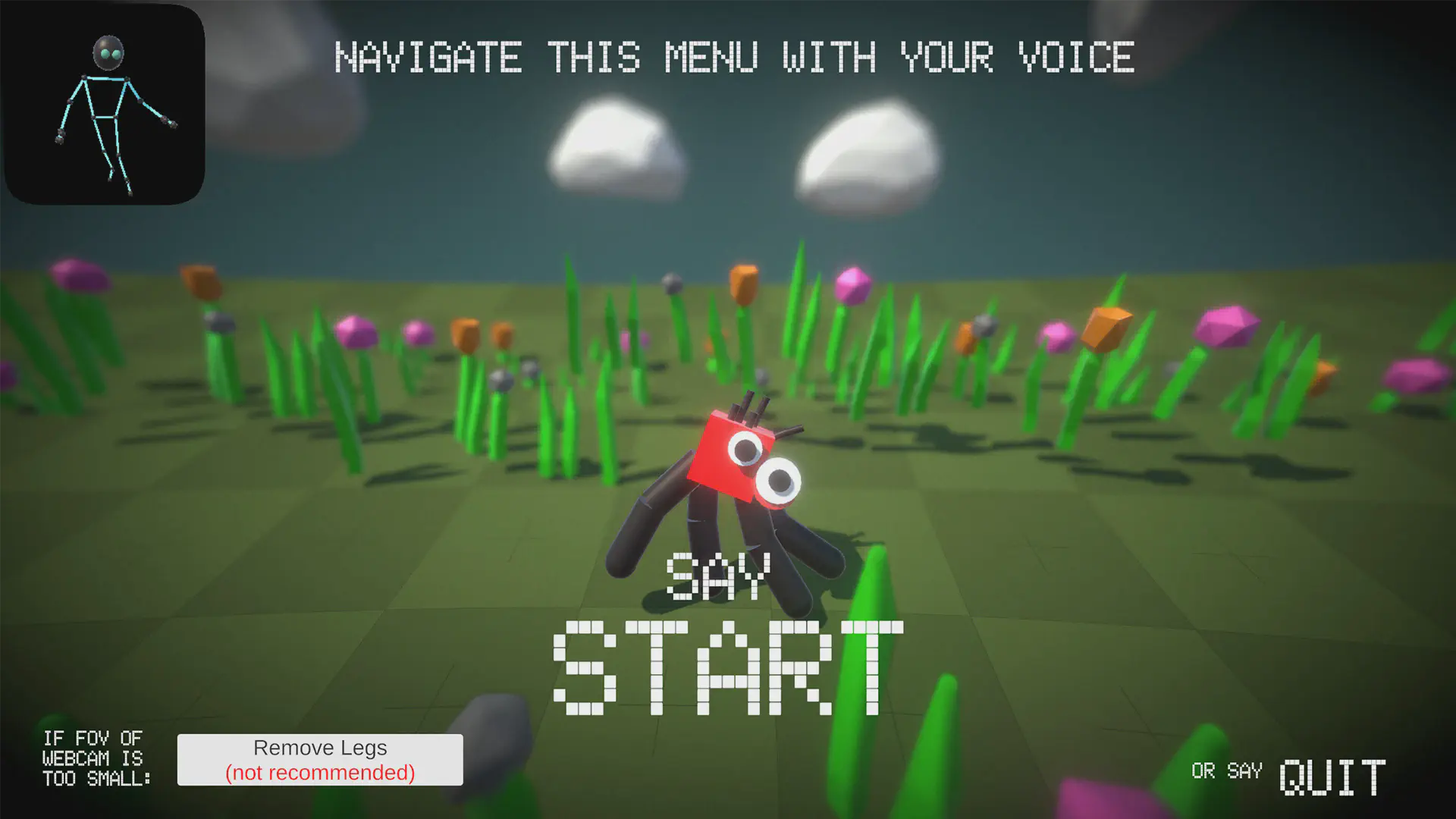Image resolution: width=1456 pixels, height=819 pixels.
Task: Click the NAVIGATE THIS MENU heading
Action: point(734,57)
